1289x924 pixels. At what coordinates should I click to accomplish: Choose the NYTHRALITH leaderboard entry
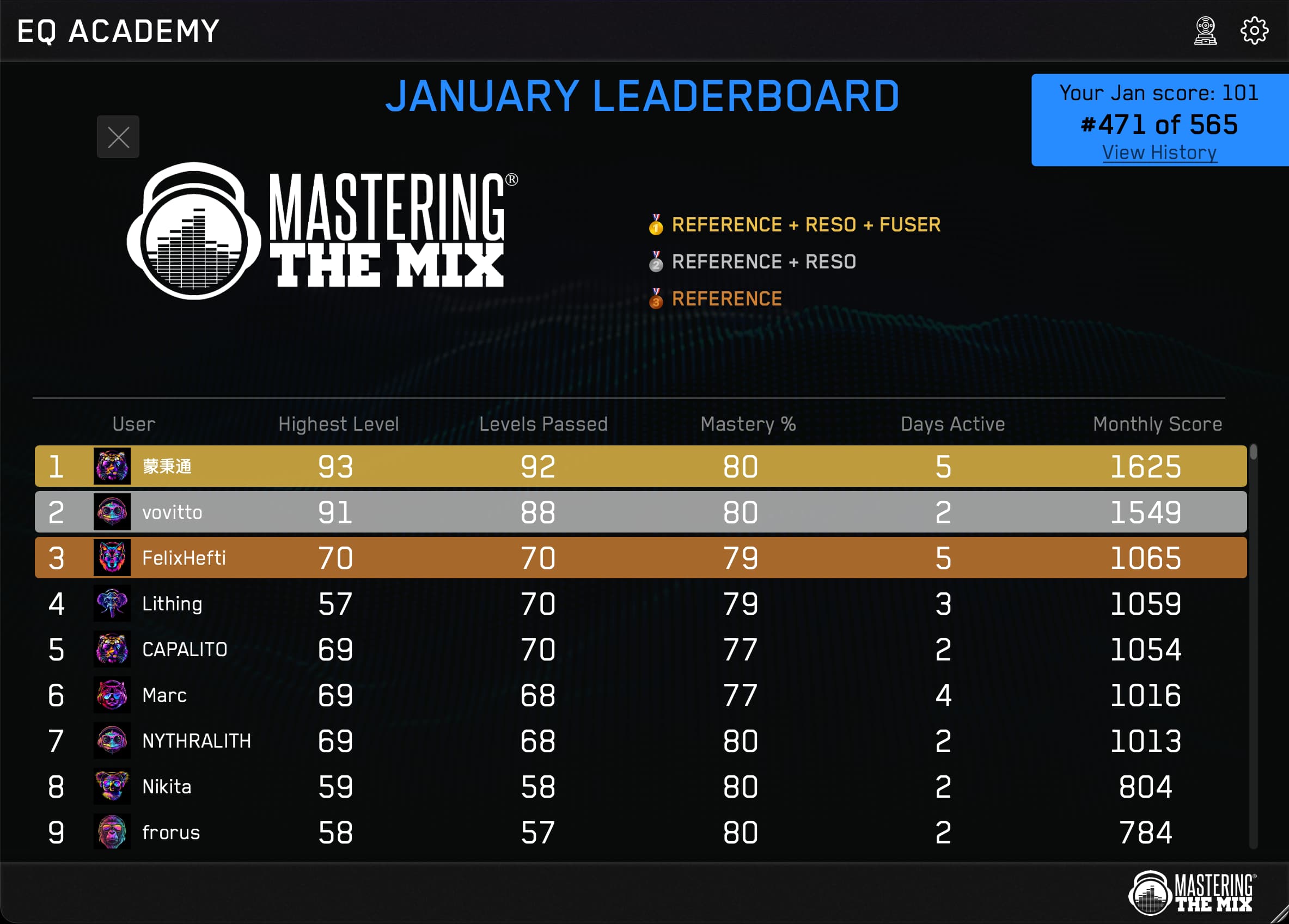pos(640,741)
